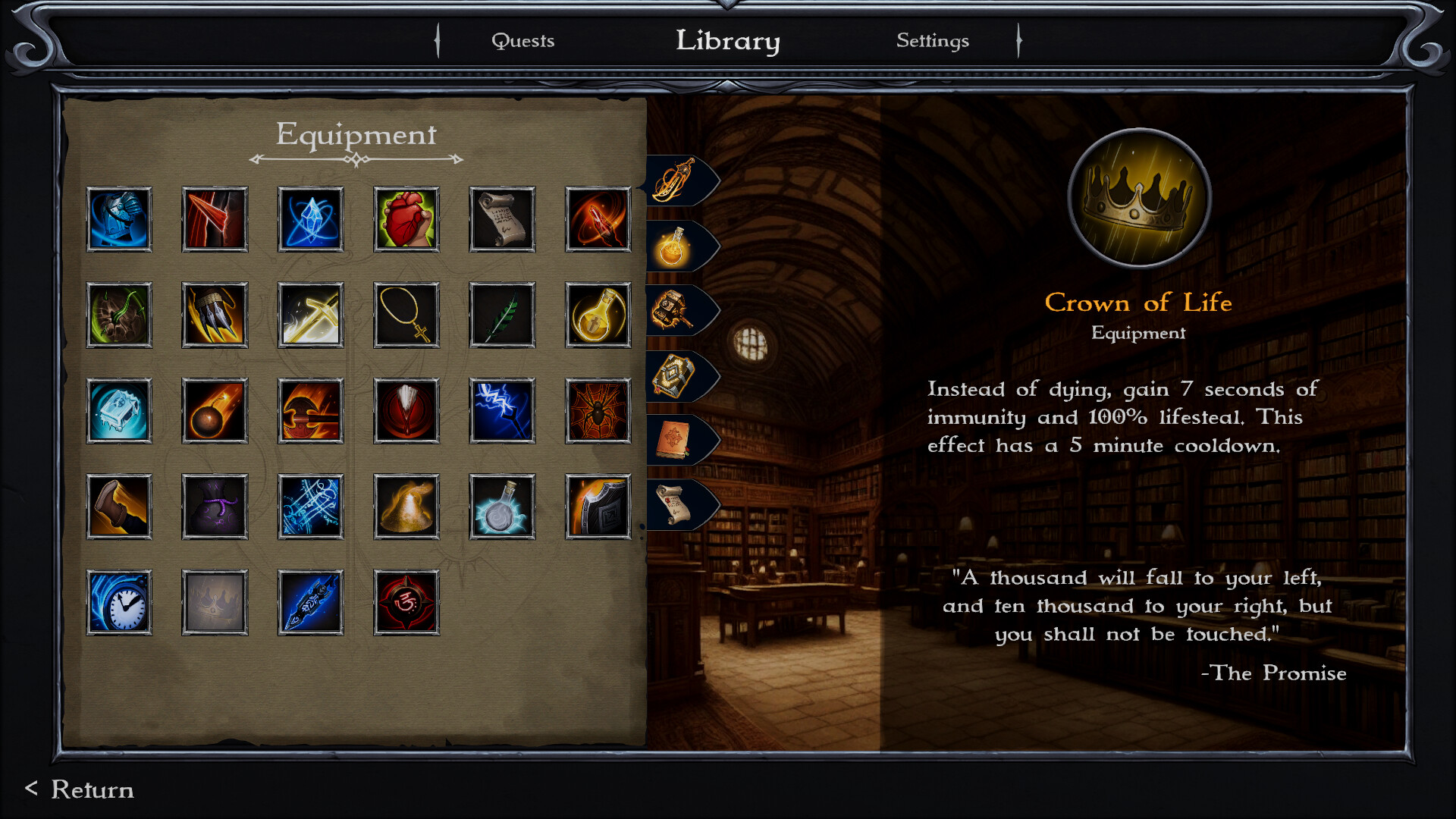Screen dimensions: 1456x819
Task: Select the armor piece in the top-left slot
Action: 119,220
